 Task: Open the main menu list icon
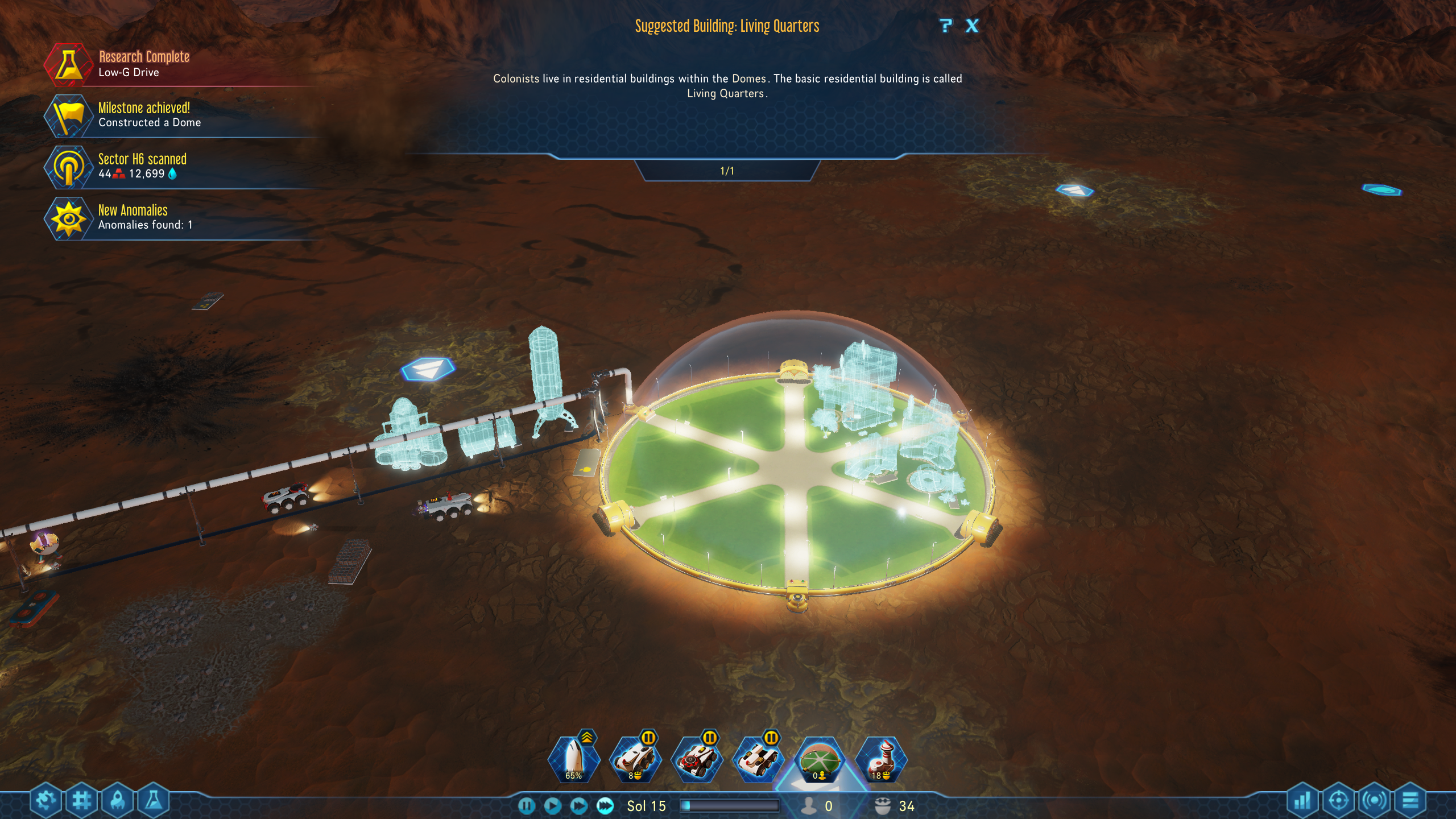tap(1410, 801)
